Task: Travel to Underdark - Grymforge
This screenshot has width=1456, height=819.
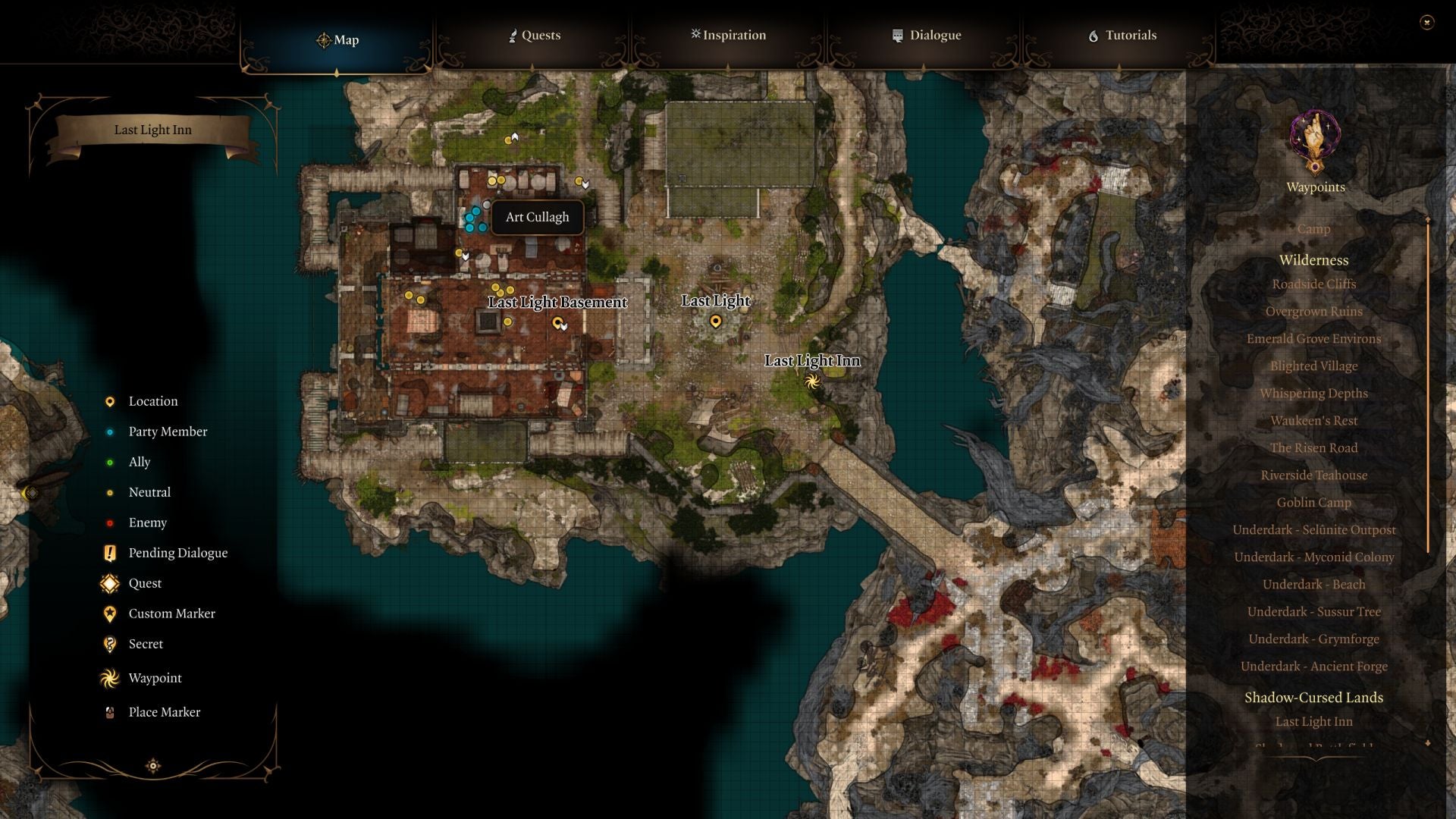Action: pos(1313,639)
